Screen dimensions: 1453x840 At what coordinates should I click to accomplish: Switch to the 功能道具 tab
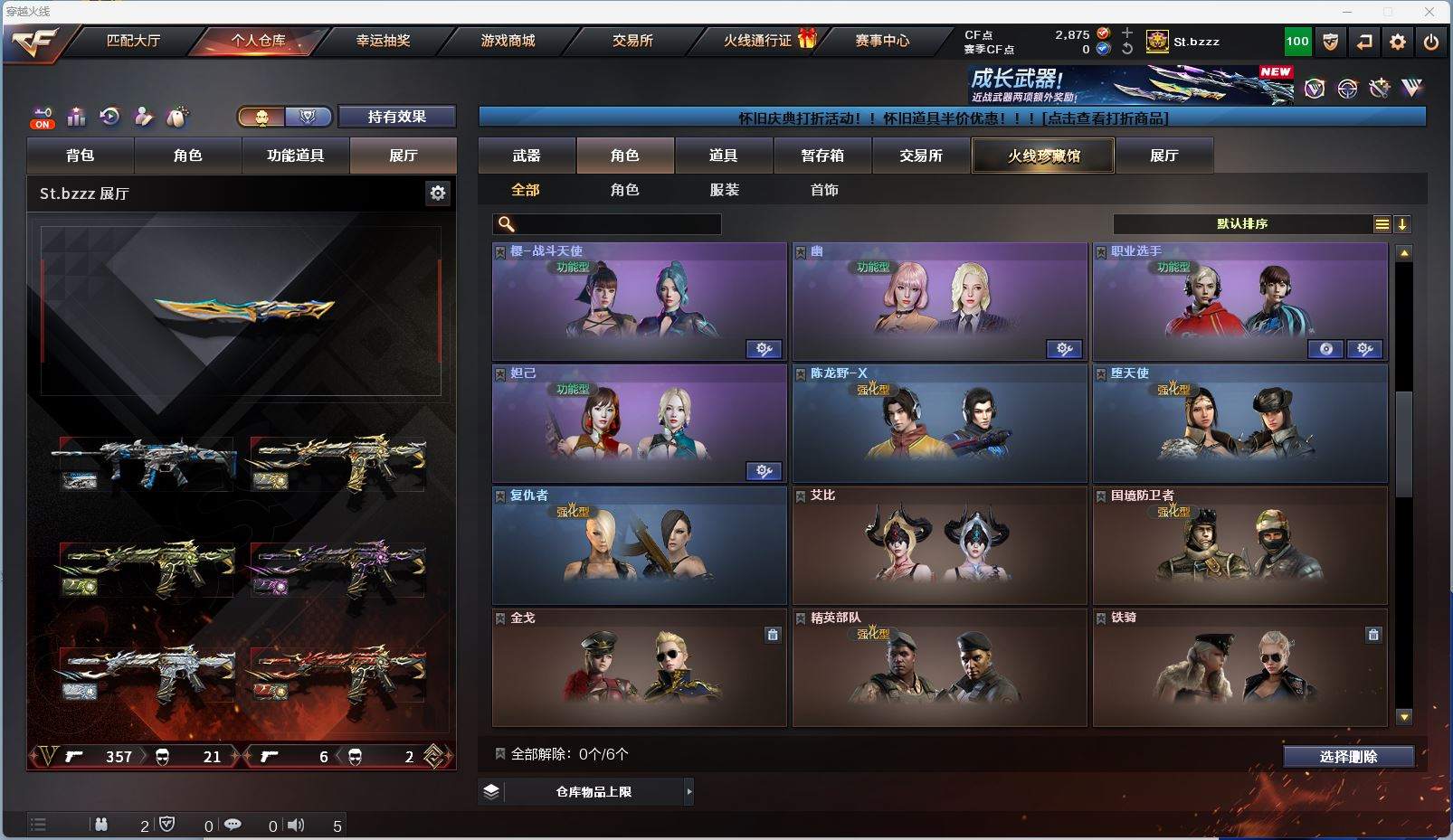click(295, 156)
